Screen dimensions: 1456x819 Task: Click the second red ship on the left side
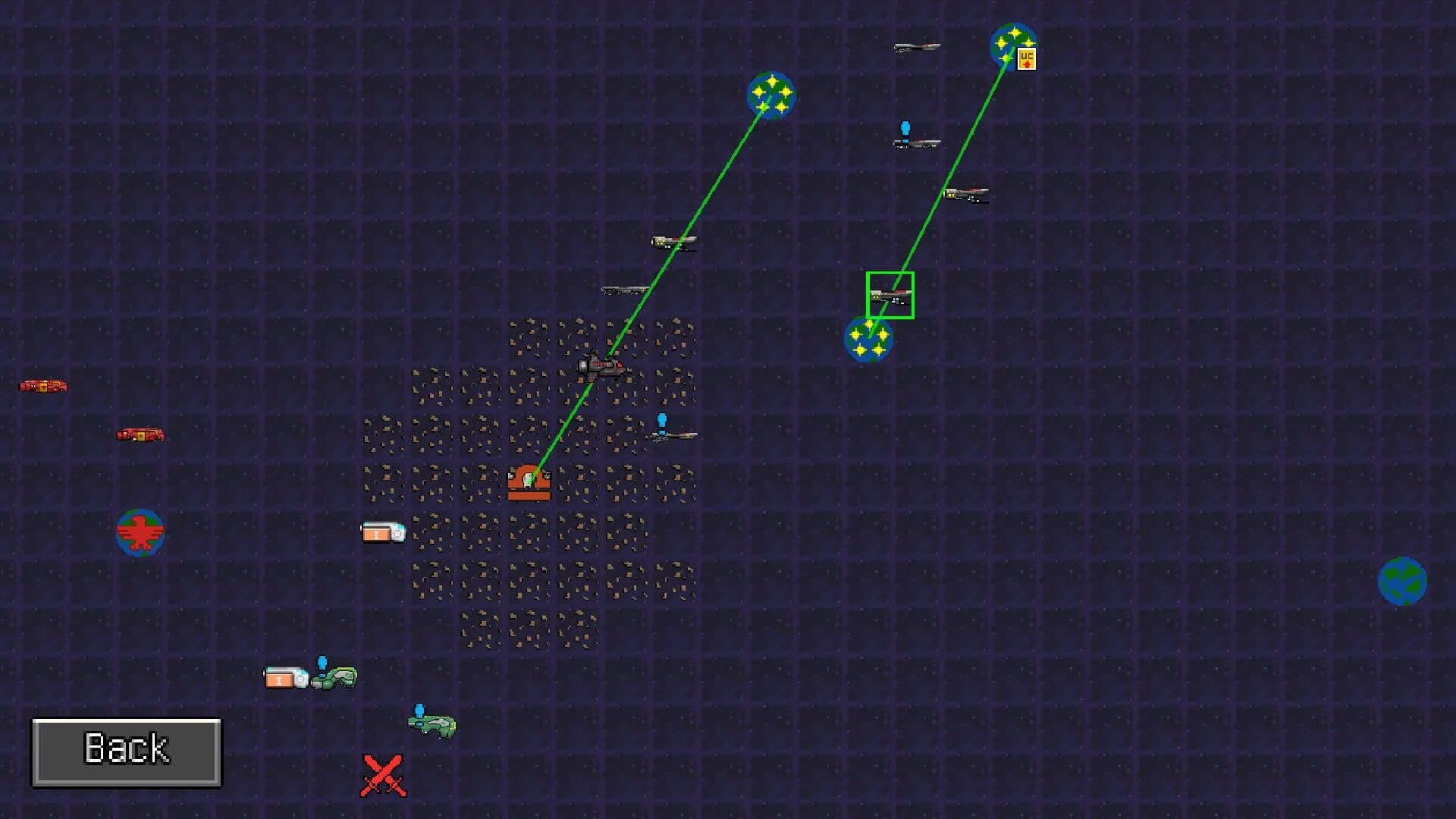pos(140,435)
